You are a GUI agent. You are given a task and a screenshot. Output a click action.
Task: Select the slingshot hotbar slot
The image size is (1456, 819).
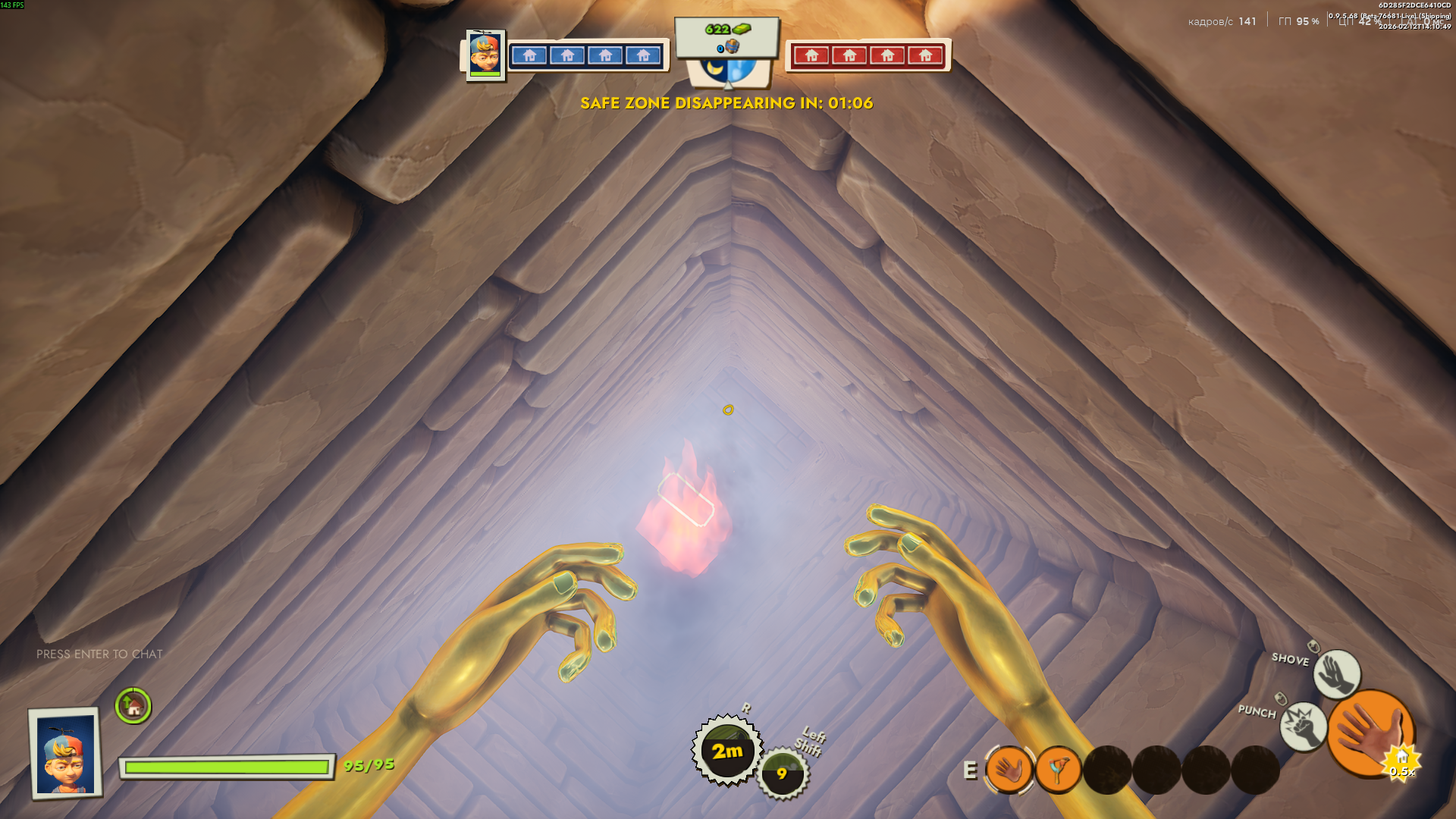(1058, 770)
